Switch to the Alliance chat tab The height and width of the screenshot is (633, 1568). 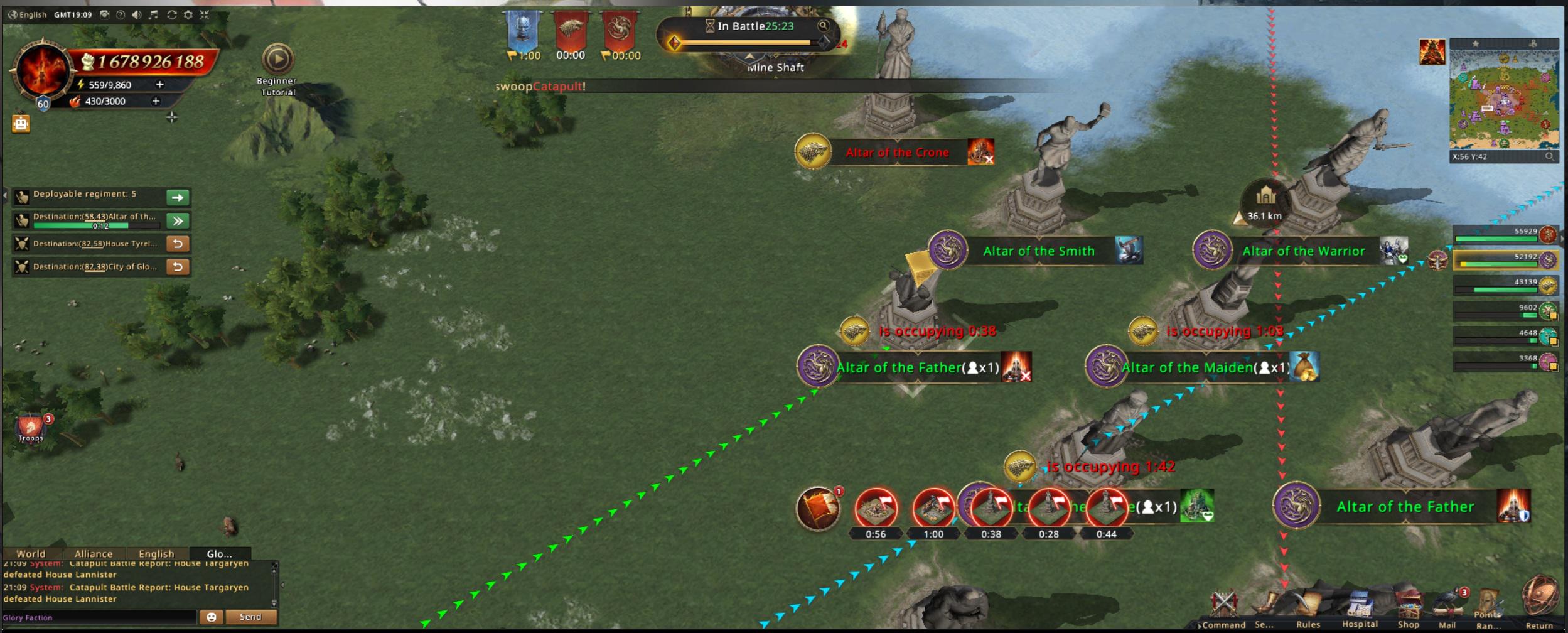pos(94,554)
